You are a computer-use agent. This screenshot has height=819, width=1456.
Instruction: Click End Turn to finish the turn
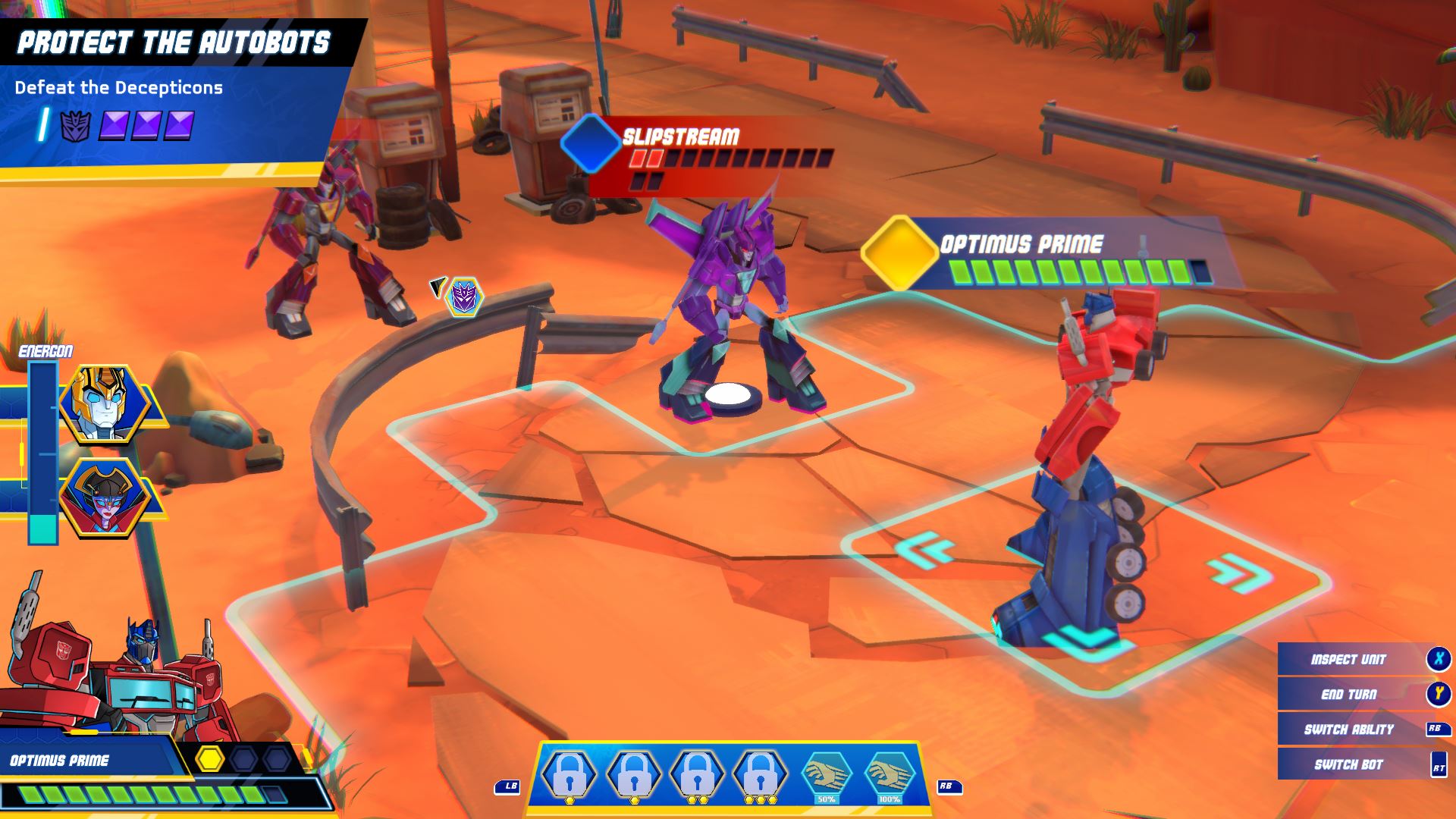[1350, 694]
